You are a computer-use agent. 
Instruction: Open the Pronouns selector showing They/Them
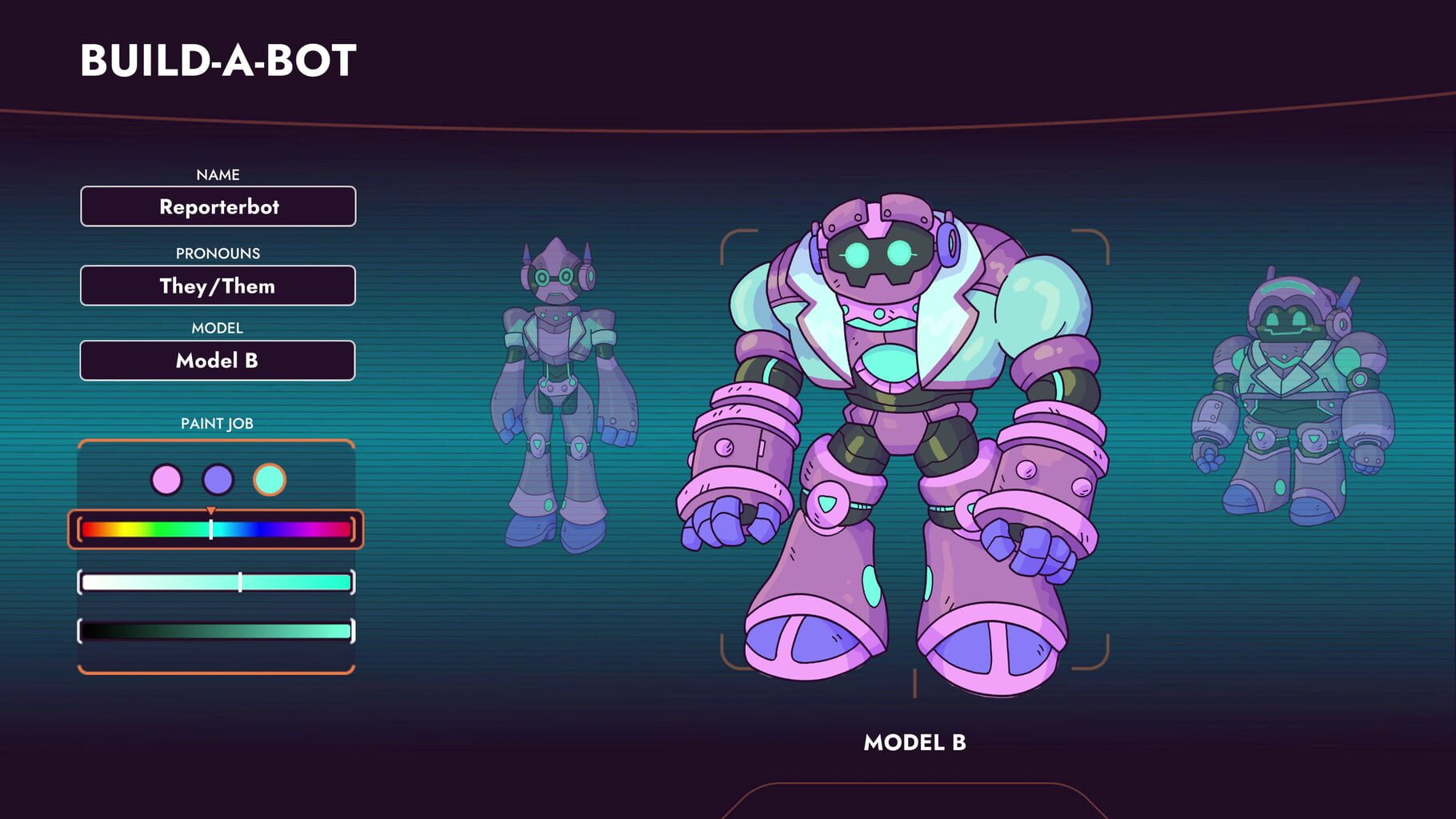click(217, 286)
